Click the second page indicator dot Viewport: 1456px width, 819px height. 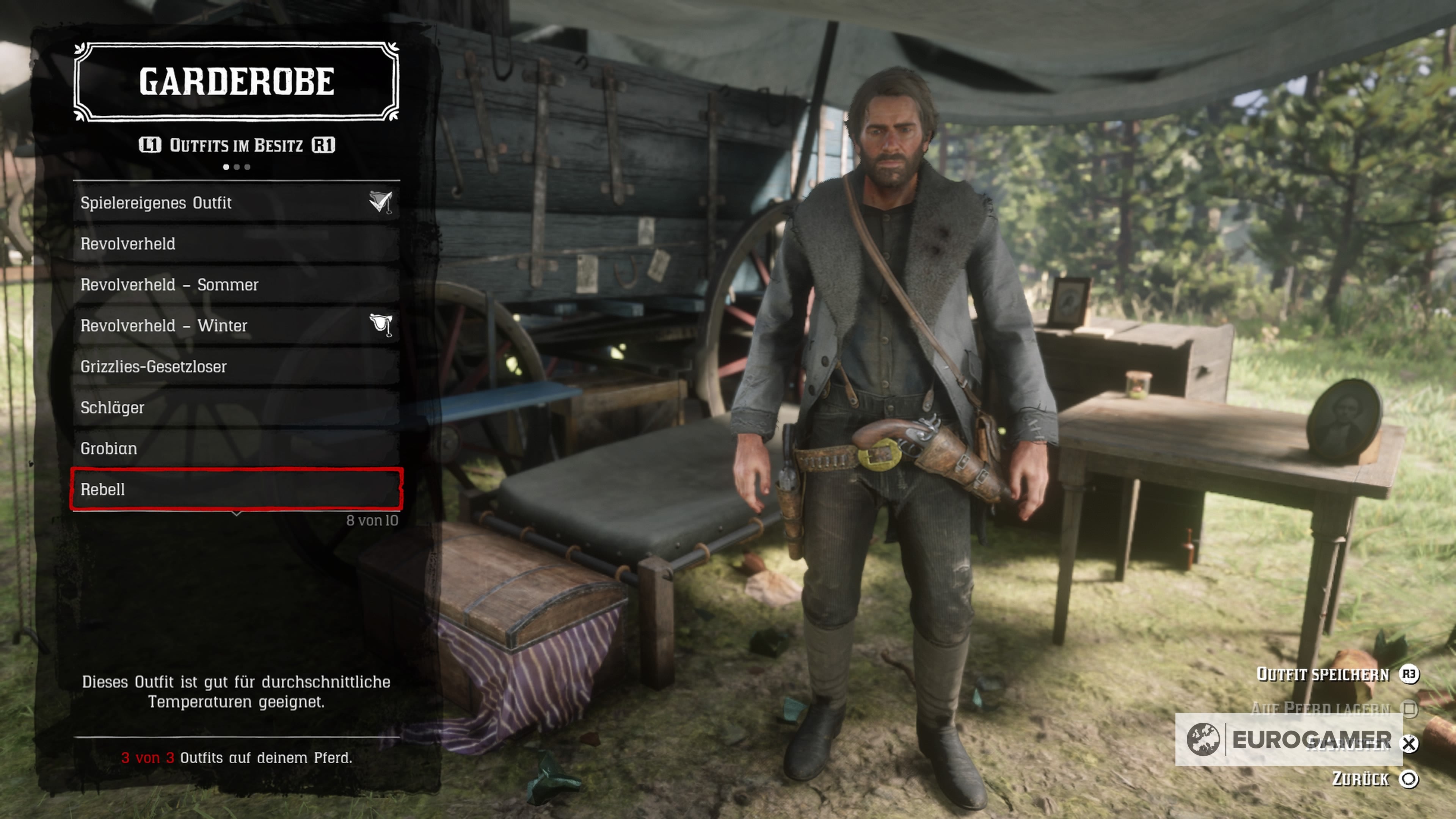[236, 166]
